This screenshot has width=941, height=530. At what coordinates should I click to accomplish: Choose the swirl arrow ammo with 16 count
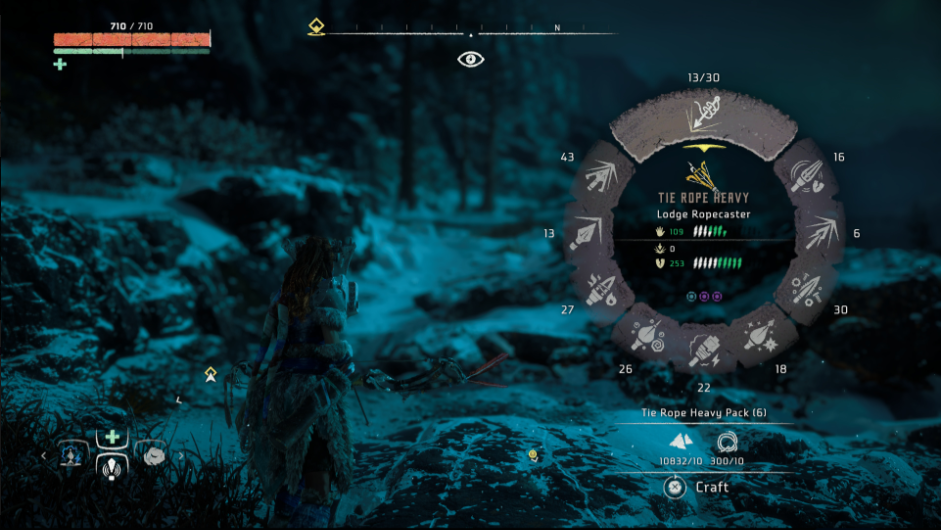coord(804,176)
